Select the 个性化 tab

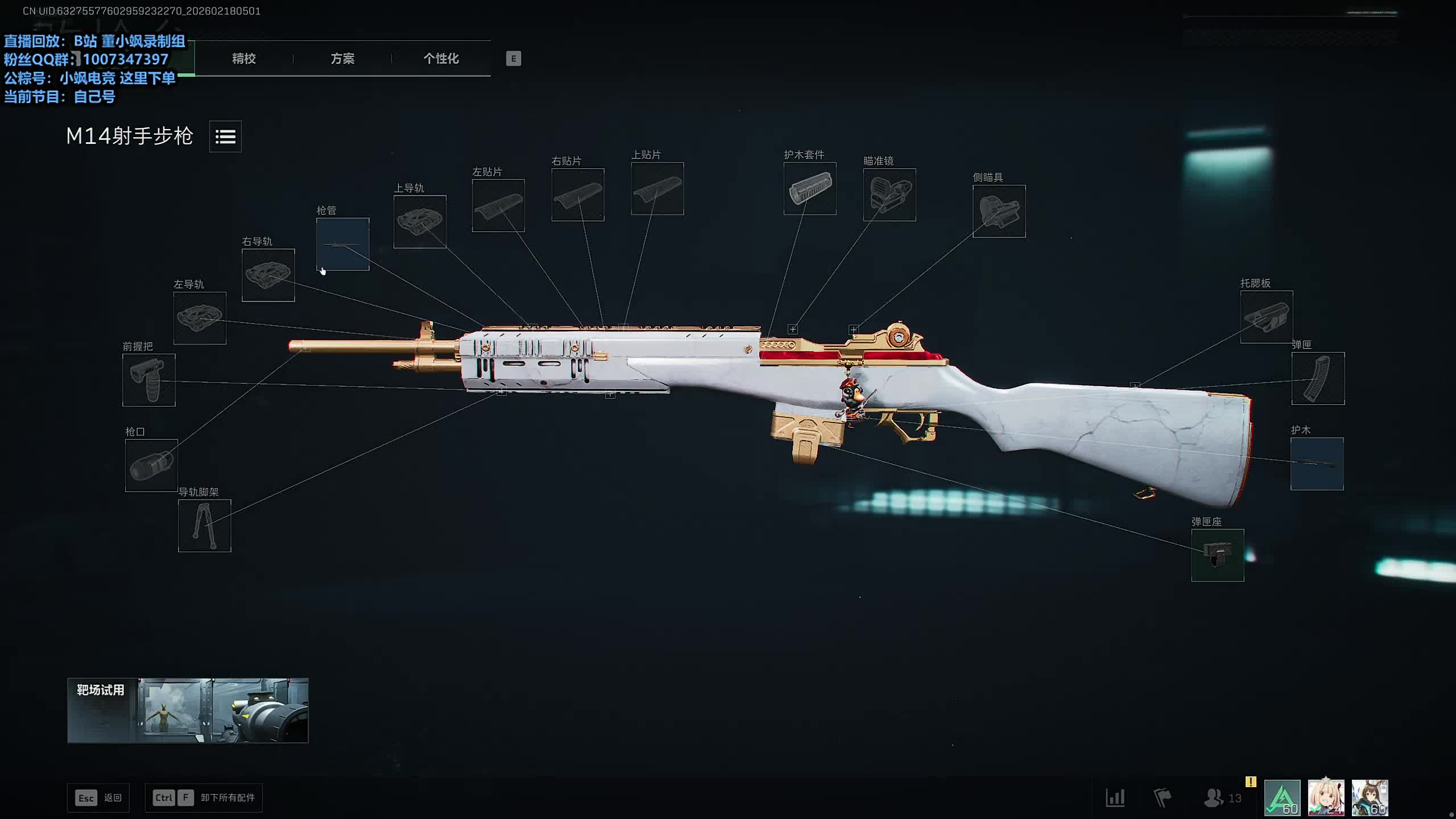pyautogui.click(x=441, y=59)
